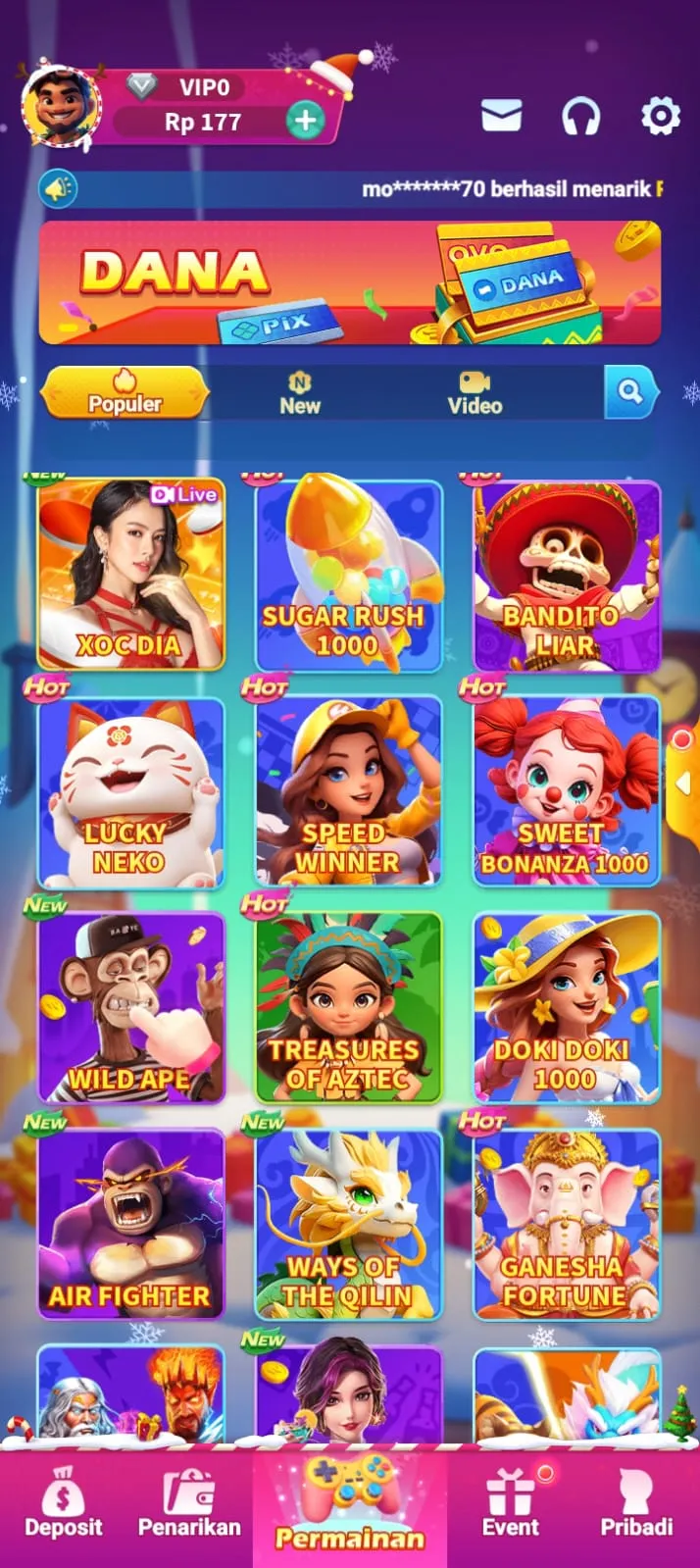The height and width of the screenshot is (1568, 700).
Task: Open the Penarikan withdrawal page
Action: (189, 1504)
